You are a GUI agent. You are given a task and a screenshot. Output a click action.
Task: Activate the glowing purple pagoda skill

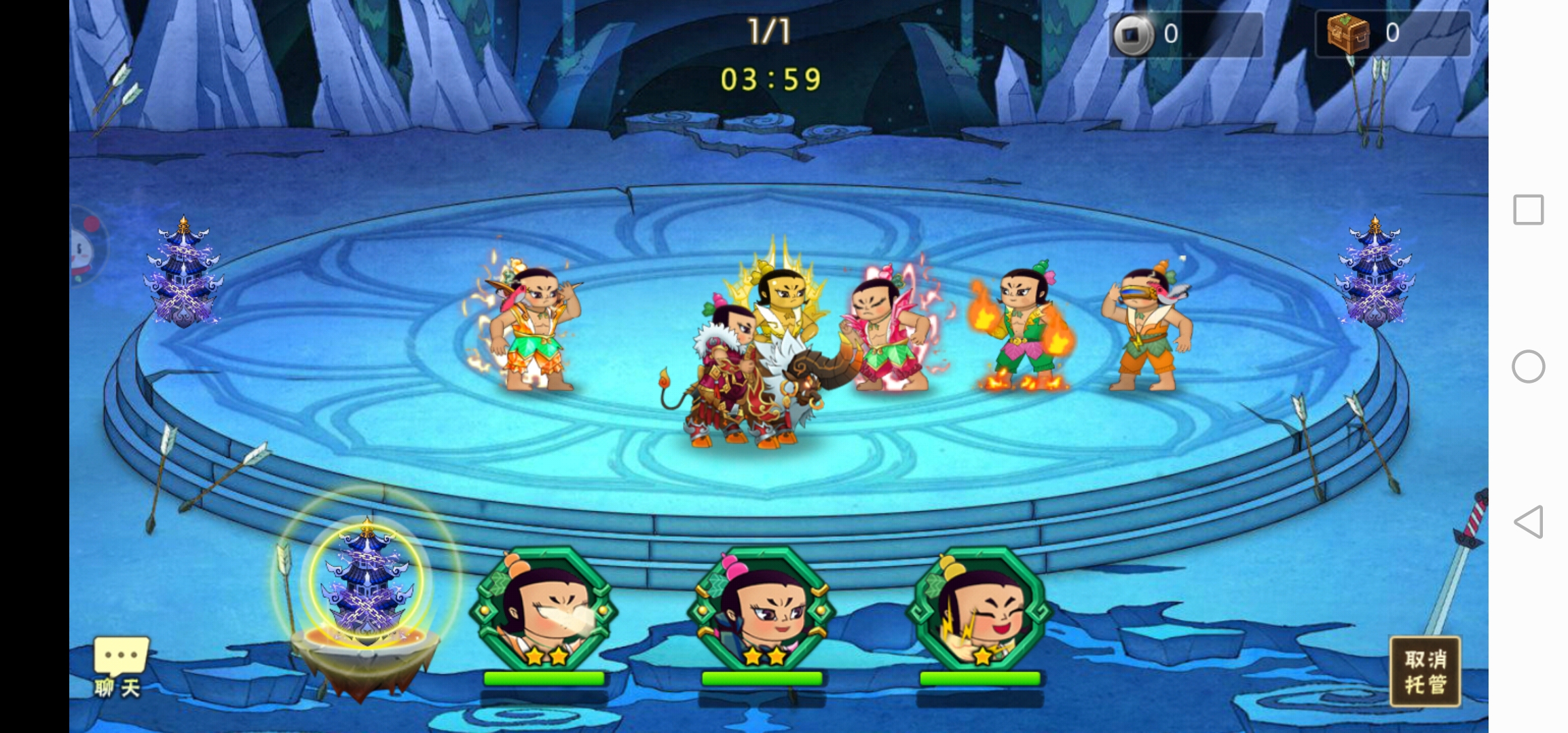pos(367,584)
